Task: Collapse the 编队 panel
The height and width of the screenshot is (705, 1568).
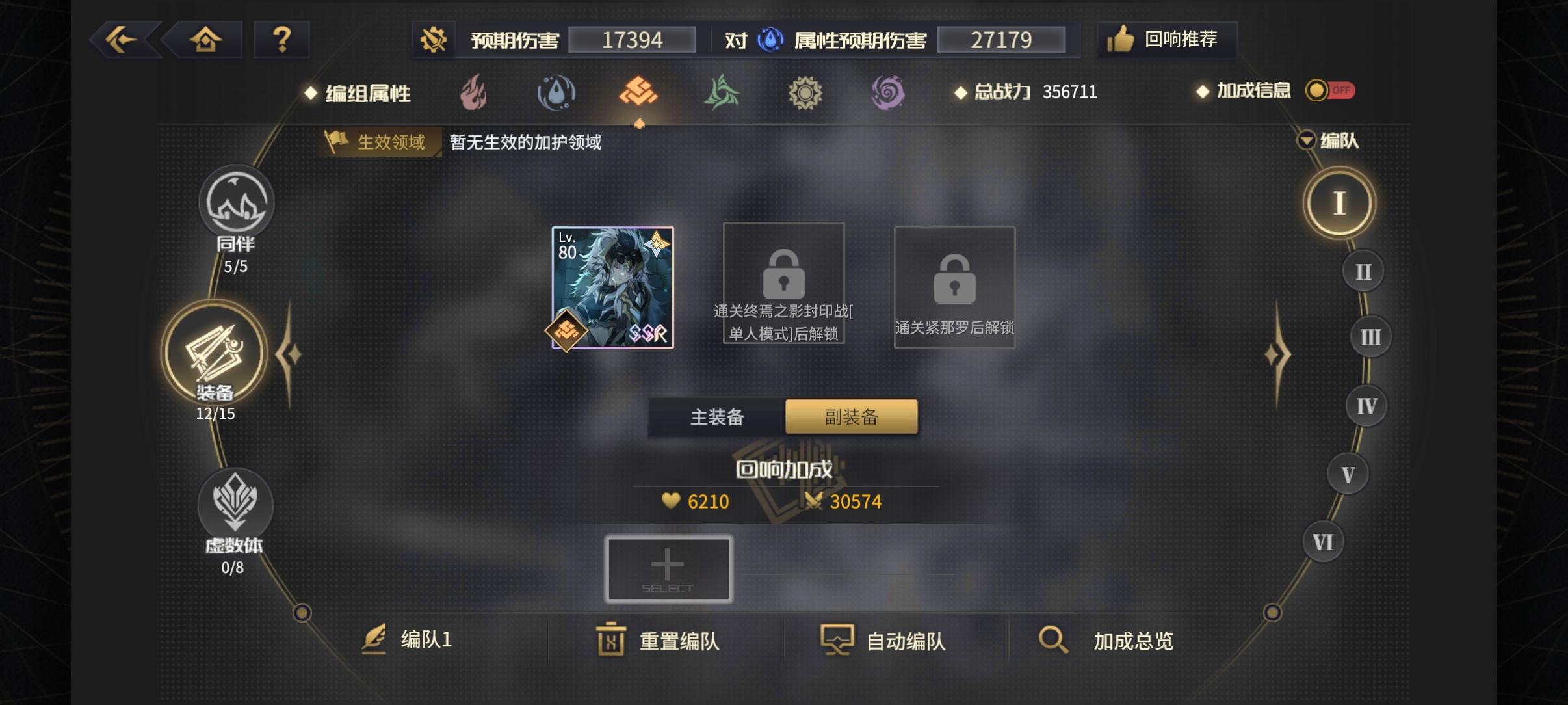Action: pyautogui.click(x=1306, y=140)
